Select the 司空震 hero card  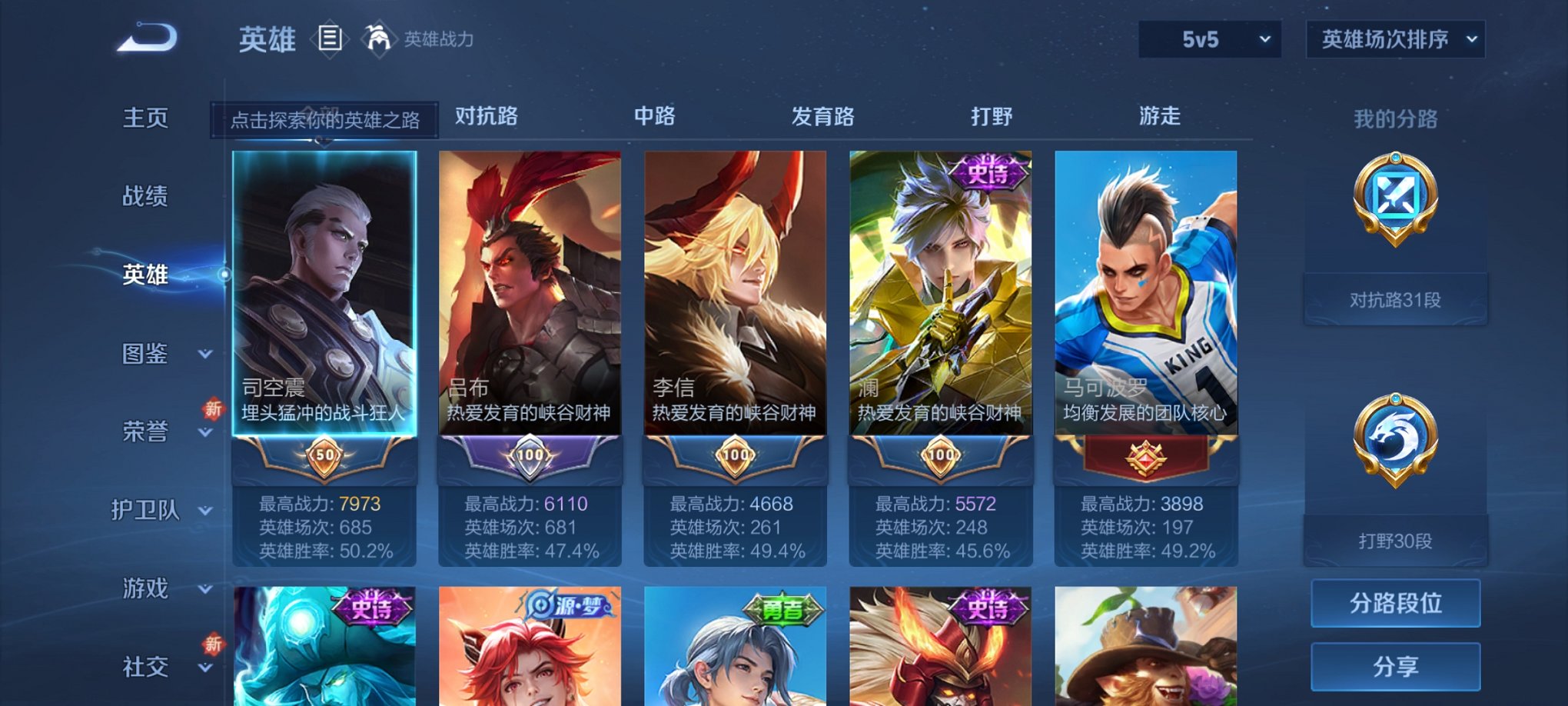(x=326, y=308)
